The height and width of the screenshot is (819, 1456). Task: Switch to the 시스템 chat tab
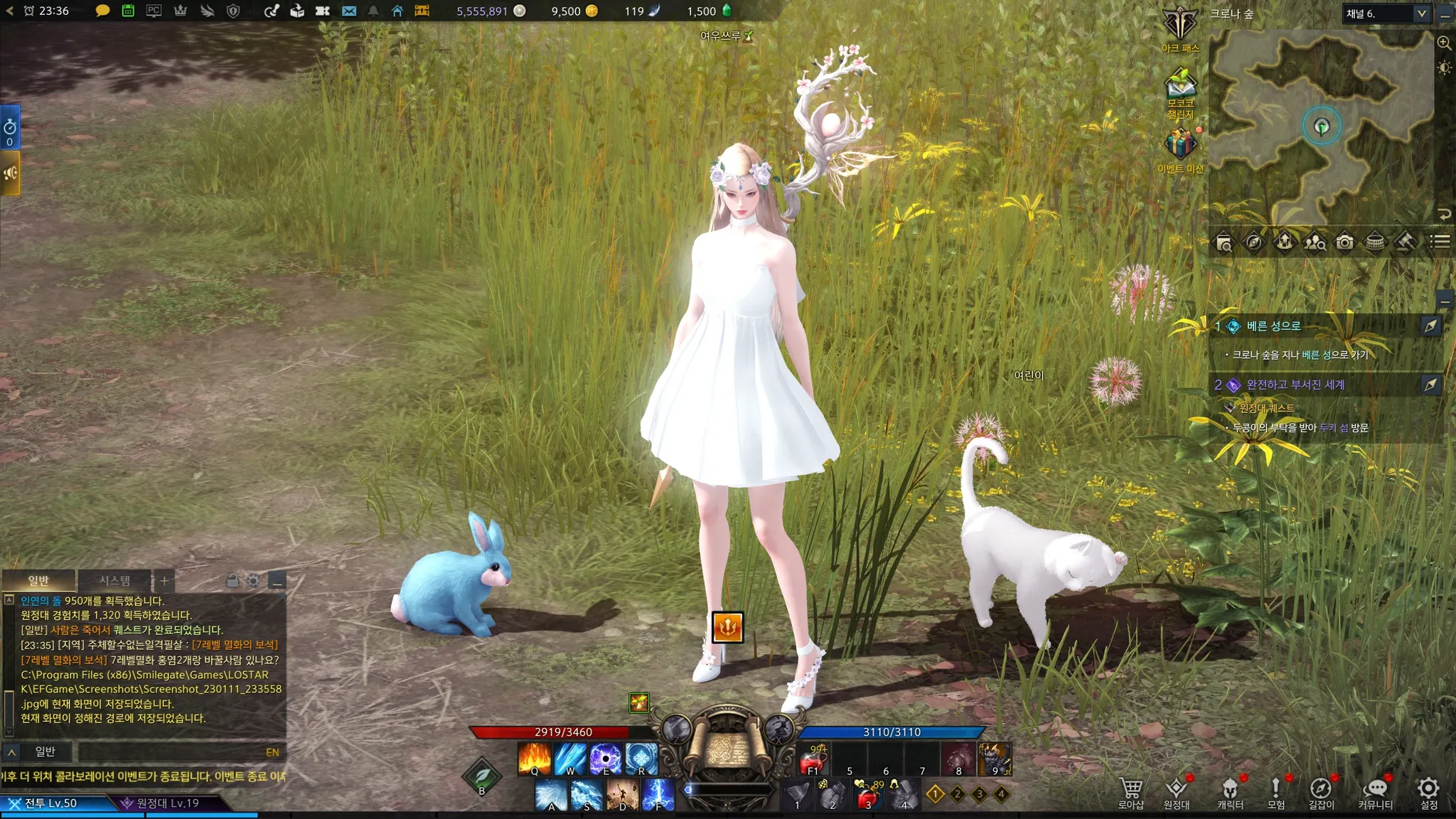click(x=114, y=581)
